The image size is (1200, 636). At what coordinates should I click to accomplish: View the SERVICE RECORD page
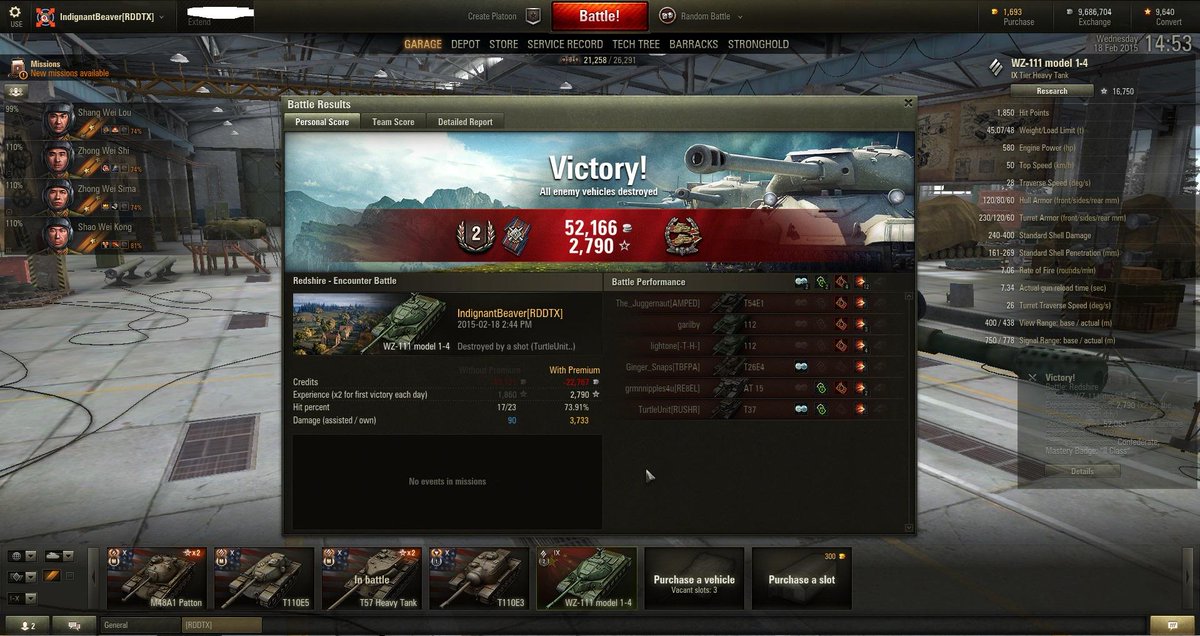pyautogui.click(x=565, y=44)
